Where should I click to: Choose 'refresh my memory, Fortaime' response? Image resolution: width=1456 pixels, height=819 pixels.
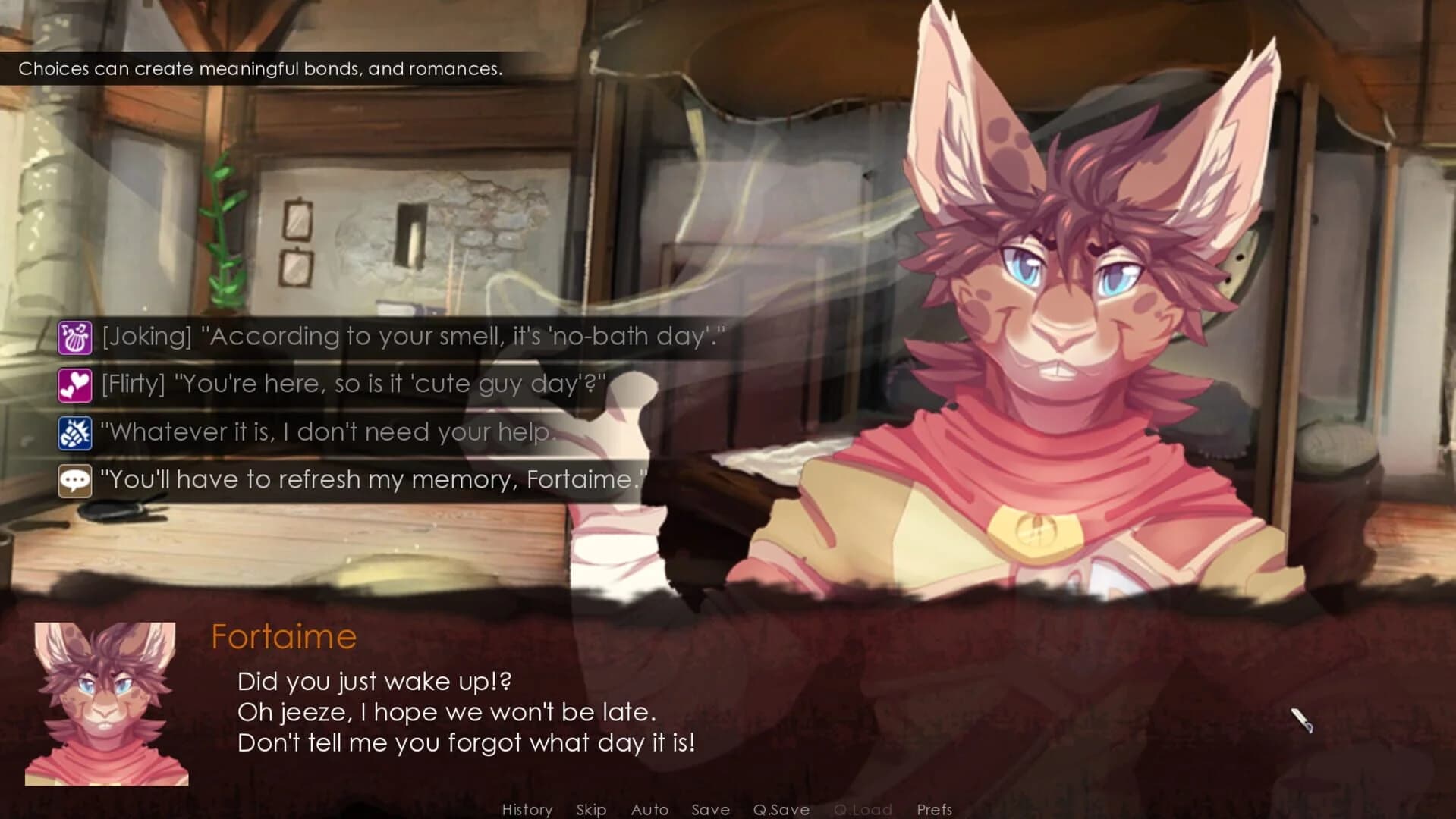tap(372, 480)
